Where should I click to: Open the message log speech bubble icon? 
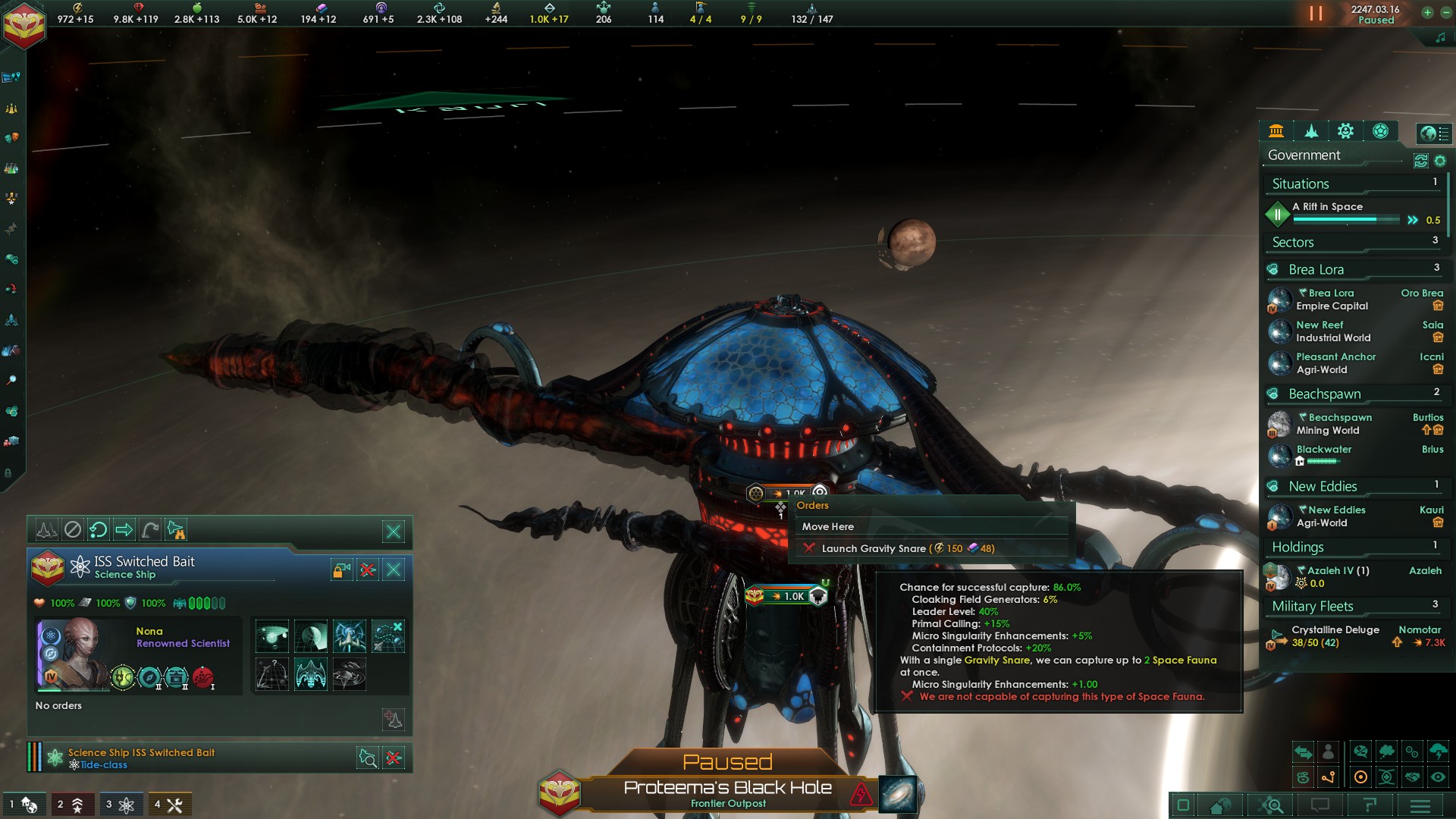(x=1319, y=805)
